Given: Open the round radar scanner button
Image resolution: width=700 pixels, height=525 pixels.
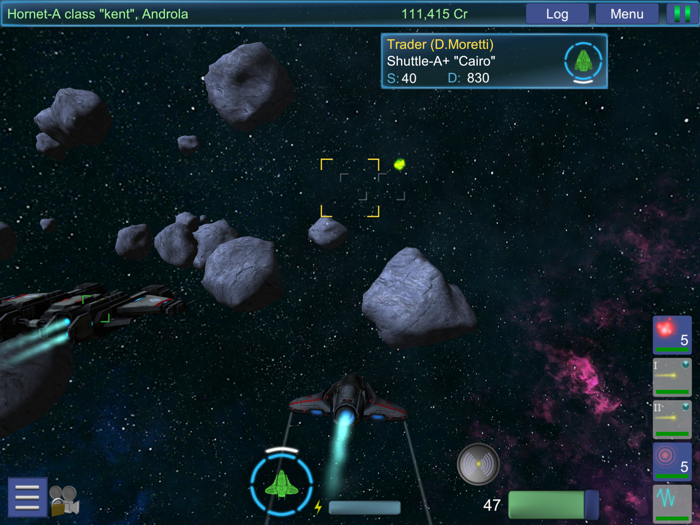Looking at the screenshot, I should (x=478, y=464).
